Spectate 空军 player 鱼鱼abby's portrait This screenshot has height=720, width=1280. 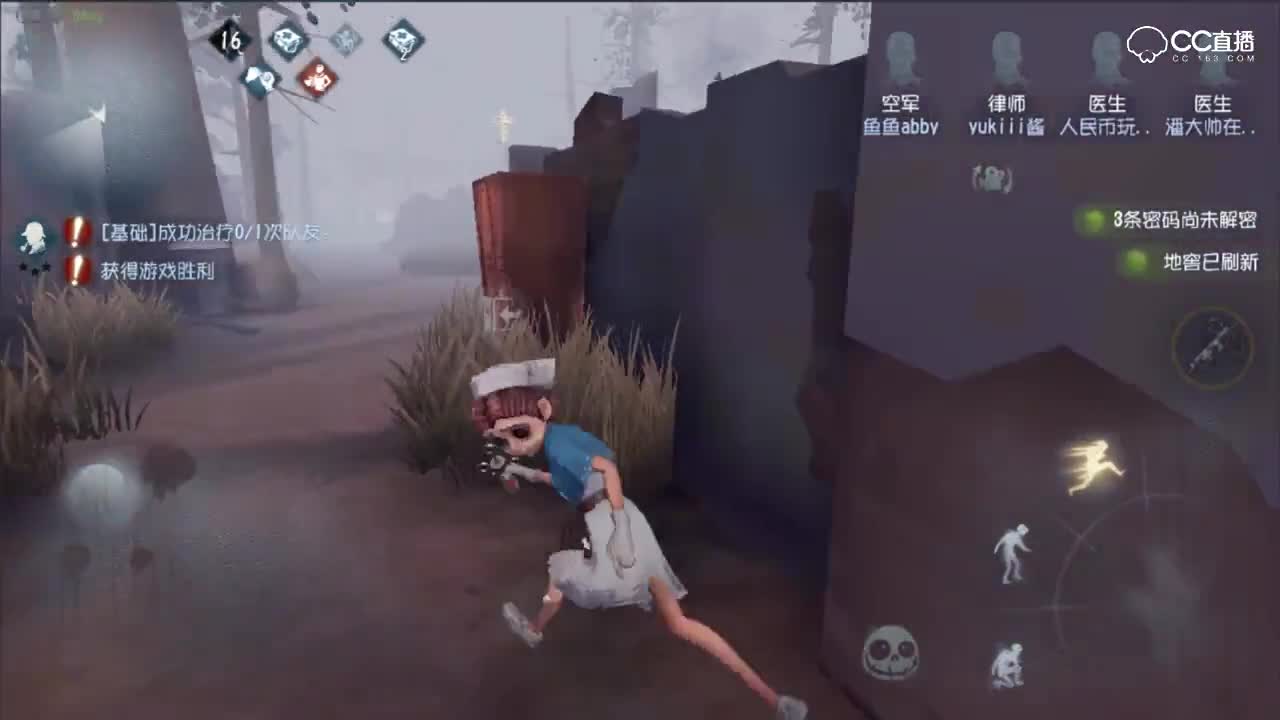pos(901,55)
